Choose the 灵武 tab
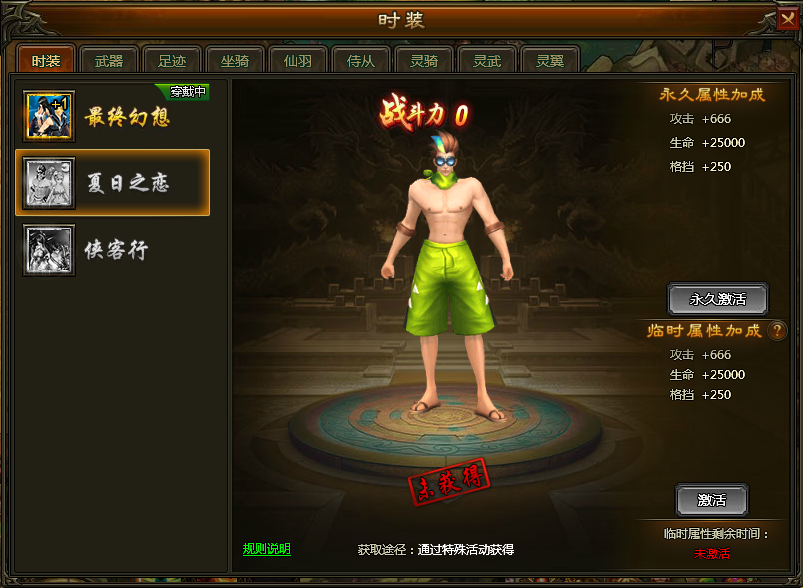 click(x=487, y=61)
